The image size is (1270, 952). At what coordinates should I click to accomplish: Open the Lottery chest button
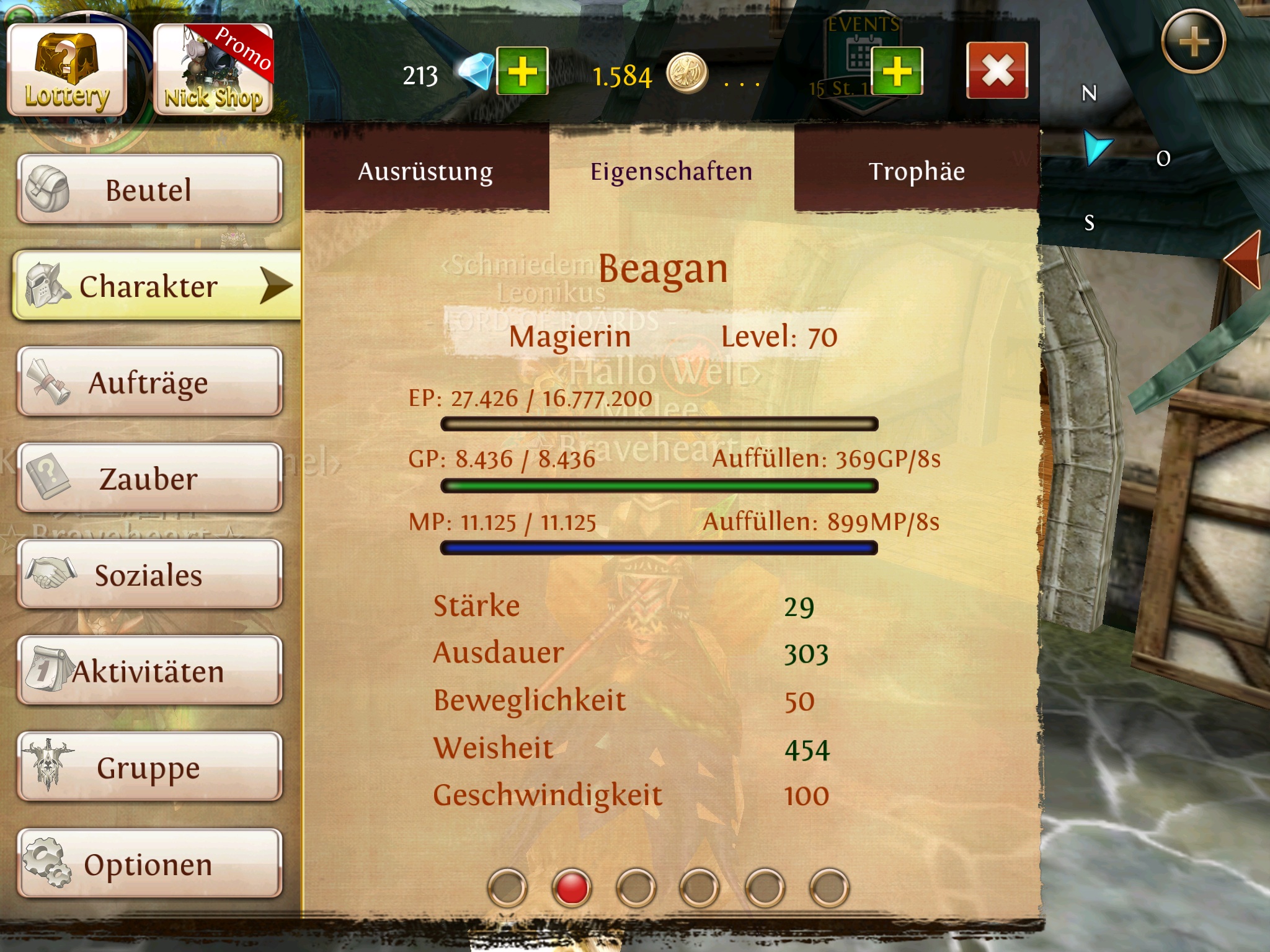(x=67, y=69)
